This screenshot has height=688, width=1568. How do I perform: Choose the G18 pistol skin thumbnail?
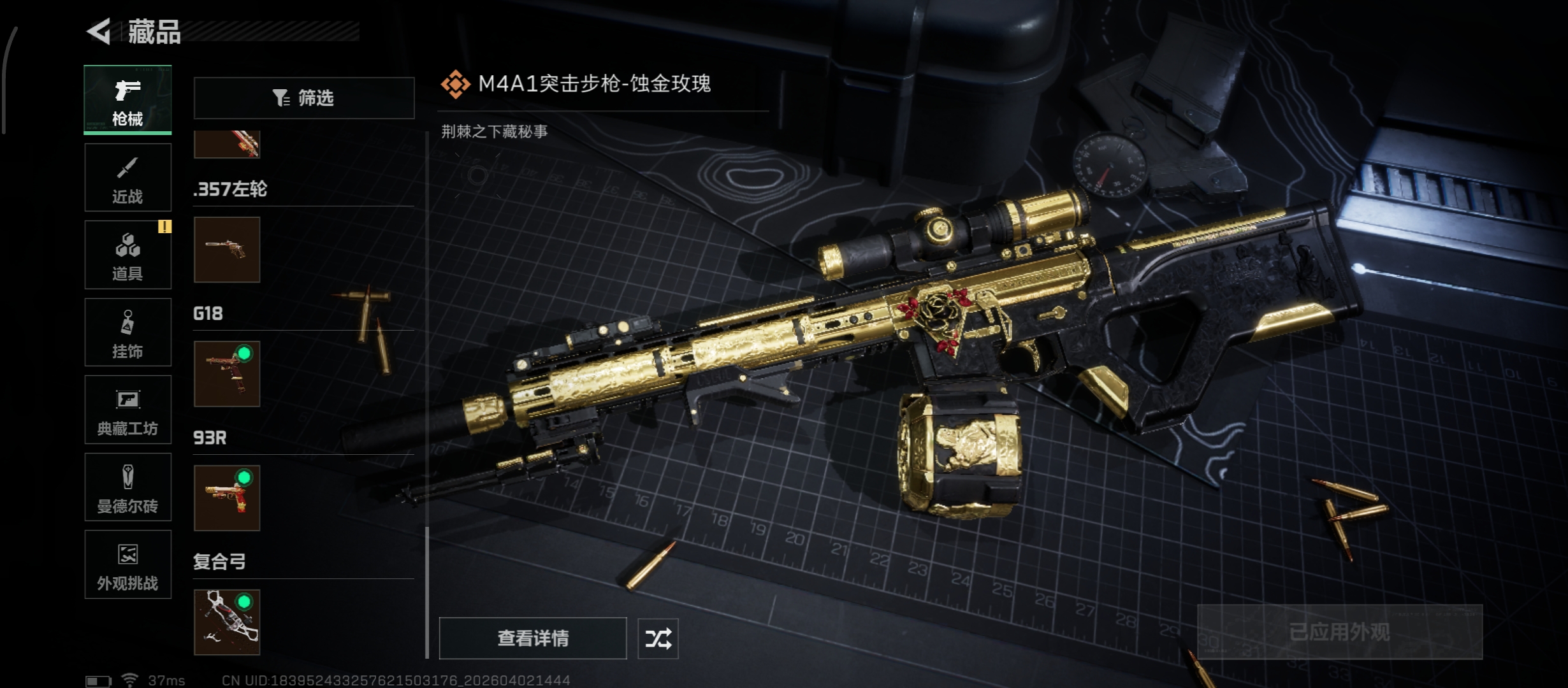pos(227,374)
